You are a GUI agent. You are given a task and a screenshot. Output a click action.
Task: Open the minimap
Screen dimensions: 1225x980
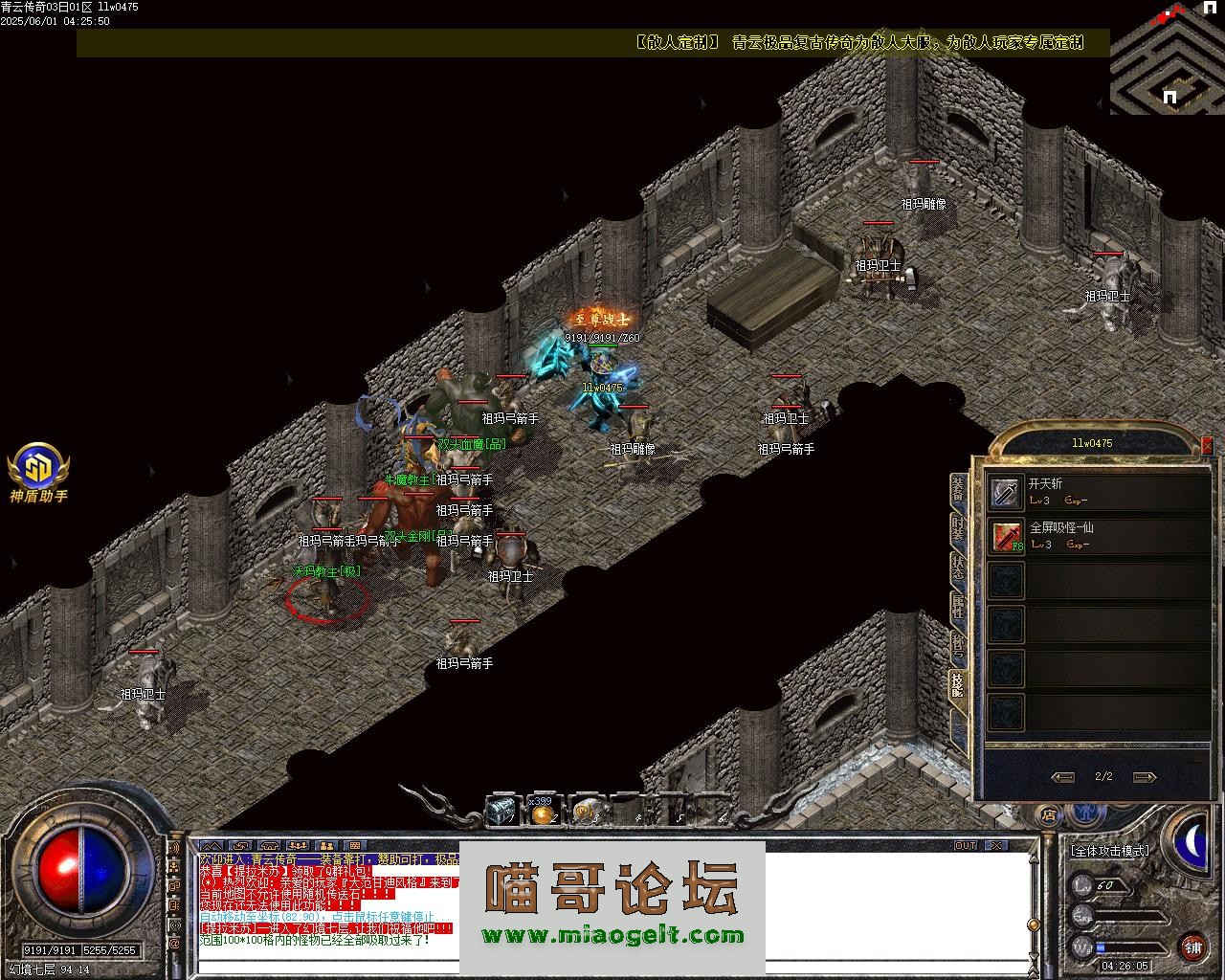point(1167,57)
